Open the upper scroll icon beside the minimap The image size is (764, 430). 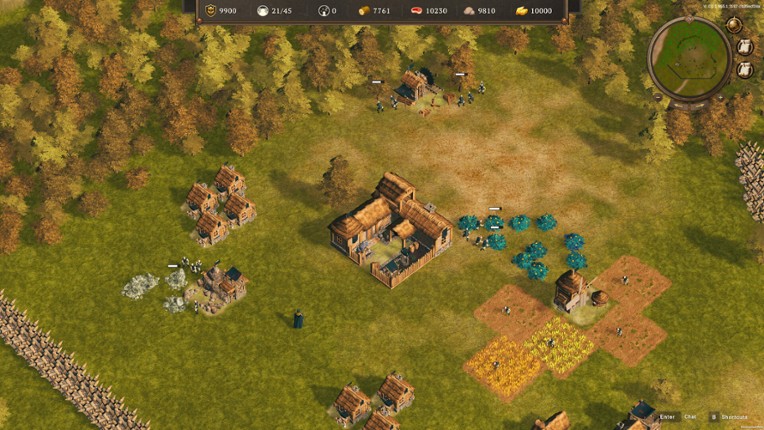[x=745, y=47]
